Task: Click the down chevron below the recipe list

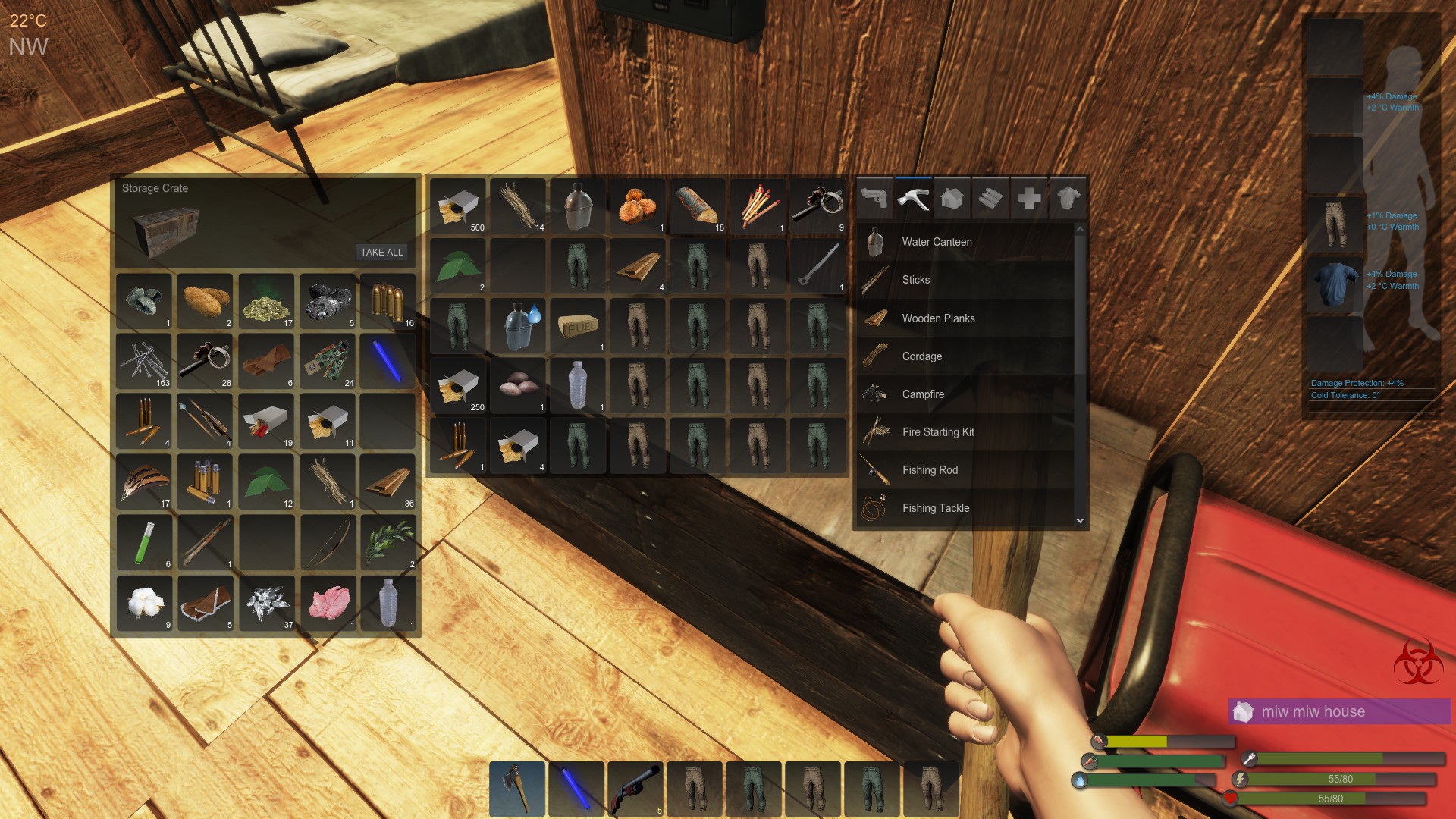Action: [1081, 521]
